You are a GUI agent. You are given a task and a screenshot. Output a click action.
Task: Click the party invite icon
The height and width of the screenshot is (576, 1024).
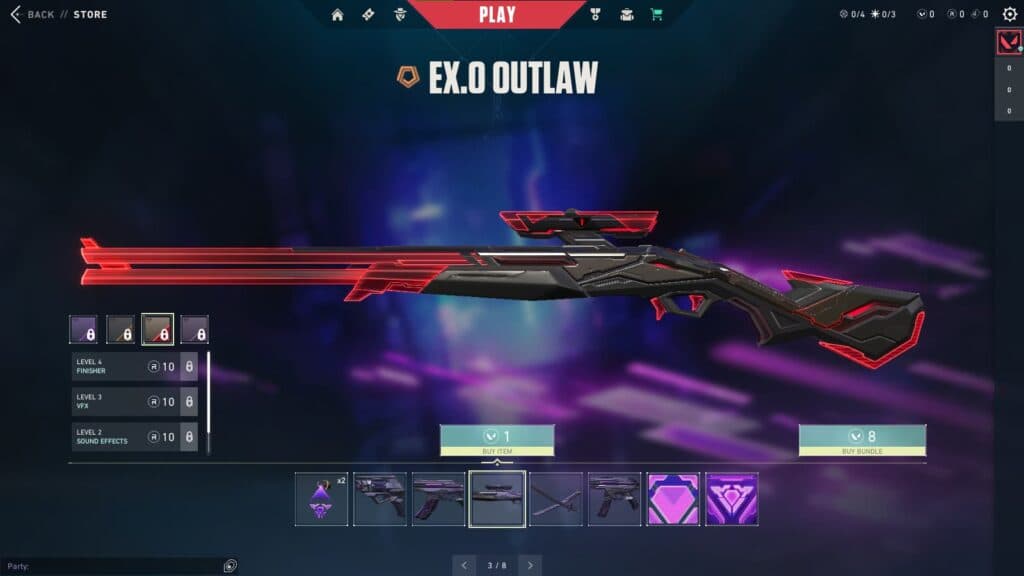point(231,566)
